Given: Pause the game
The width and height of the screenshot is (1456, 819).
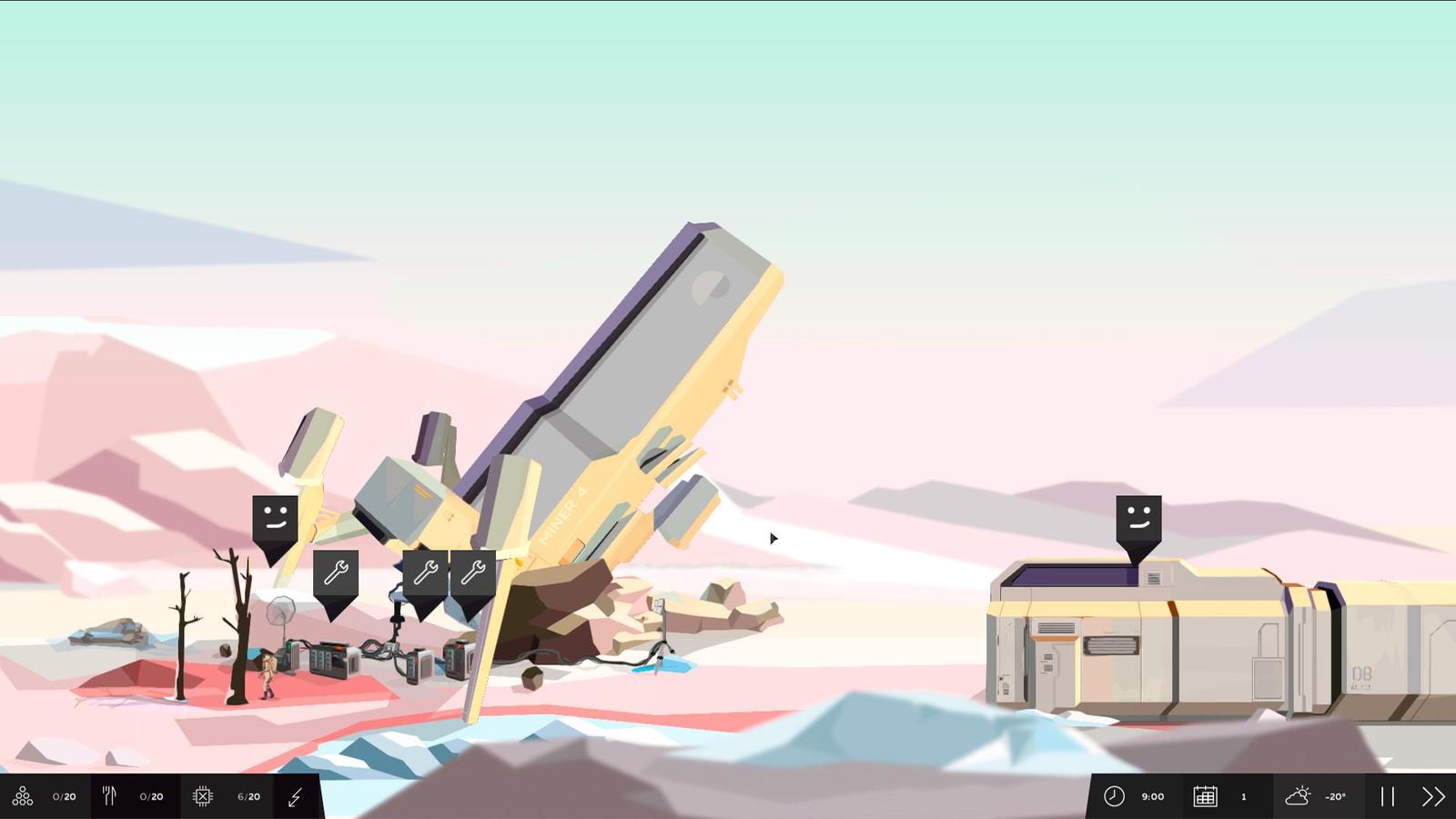Looking at the screenshot, I should (1387, 796).
